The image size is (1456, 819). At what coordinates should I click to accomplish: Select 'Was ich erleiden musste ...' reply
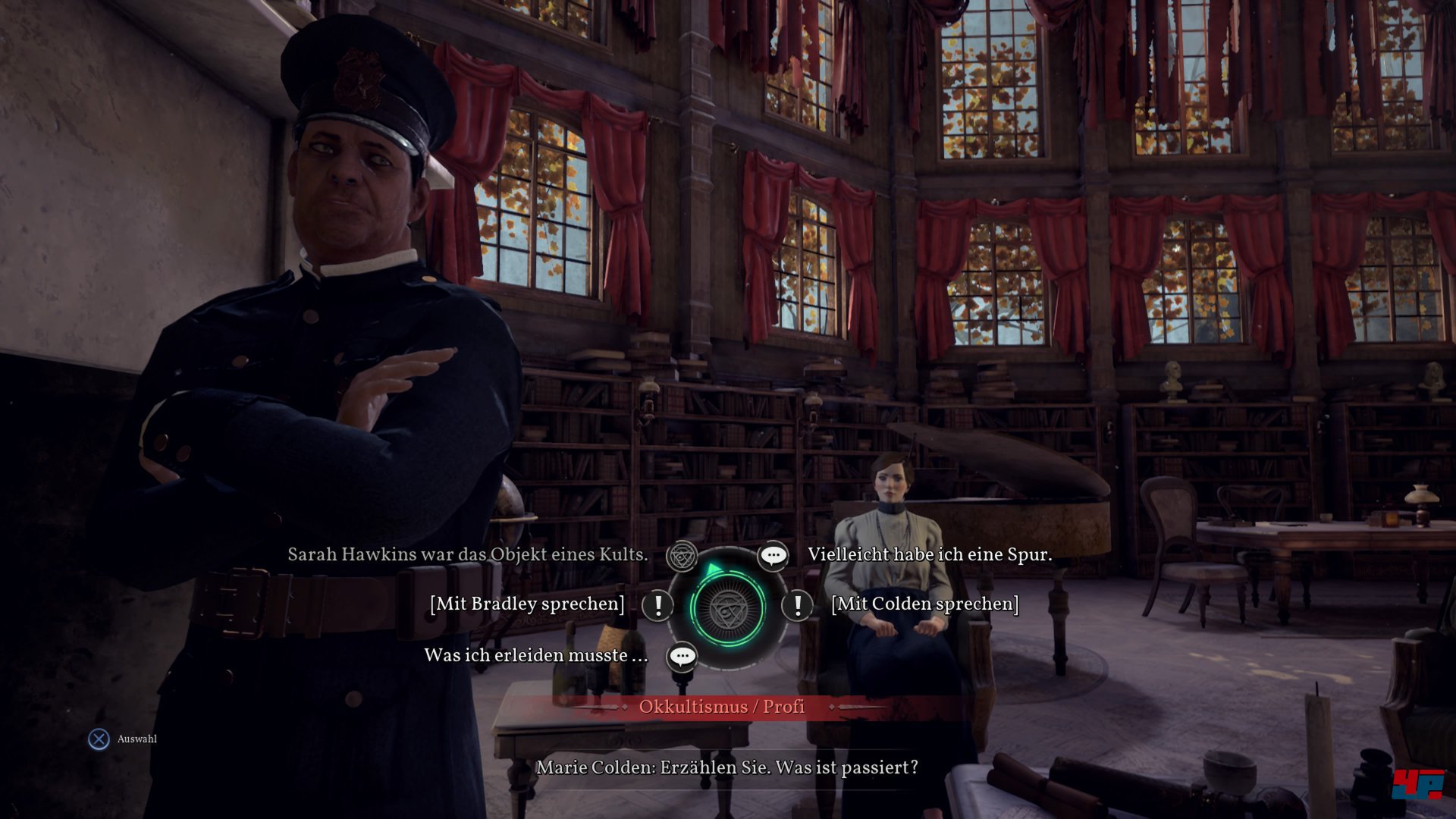pyautogui.click(x=535, y=655)
